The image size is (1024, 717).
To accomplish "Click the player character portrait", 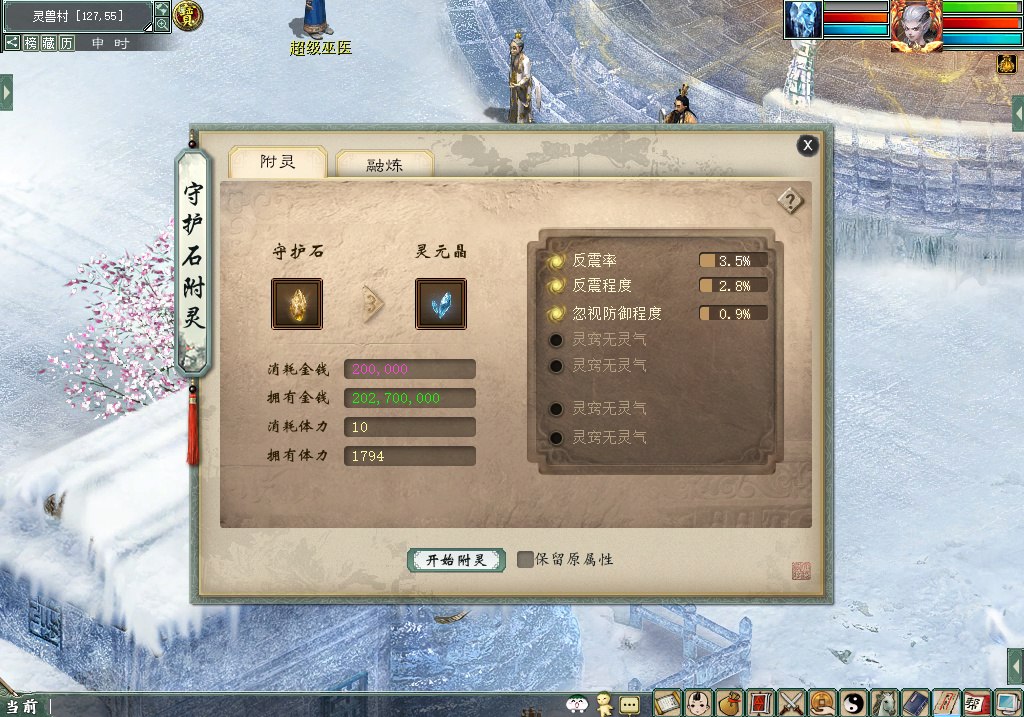I will pyautogui.click(x=916, y=25).
